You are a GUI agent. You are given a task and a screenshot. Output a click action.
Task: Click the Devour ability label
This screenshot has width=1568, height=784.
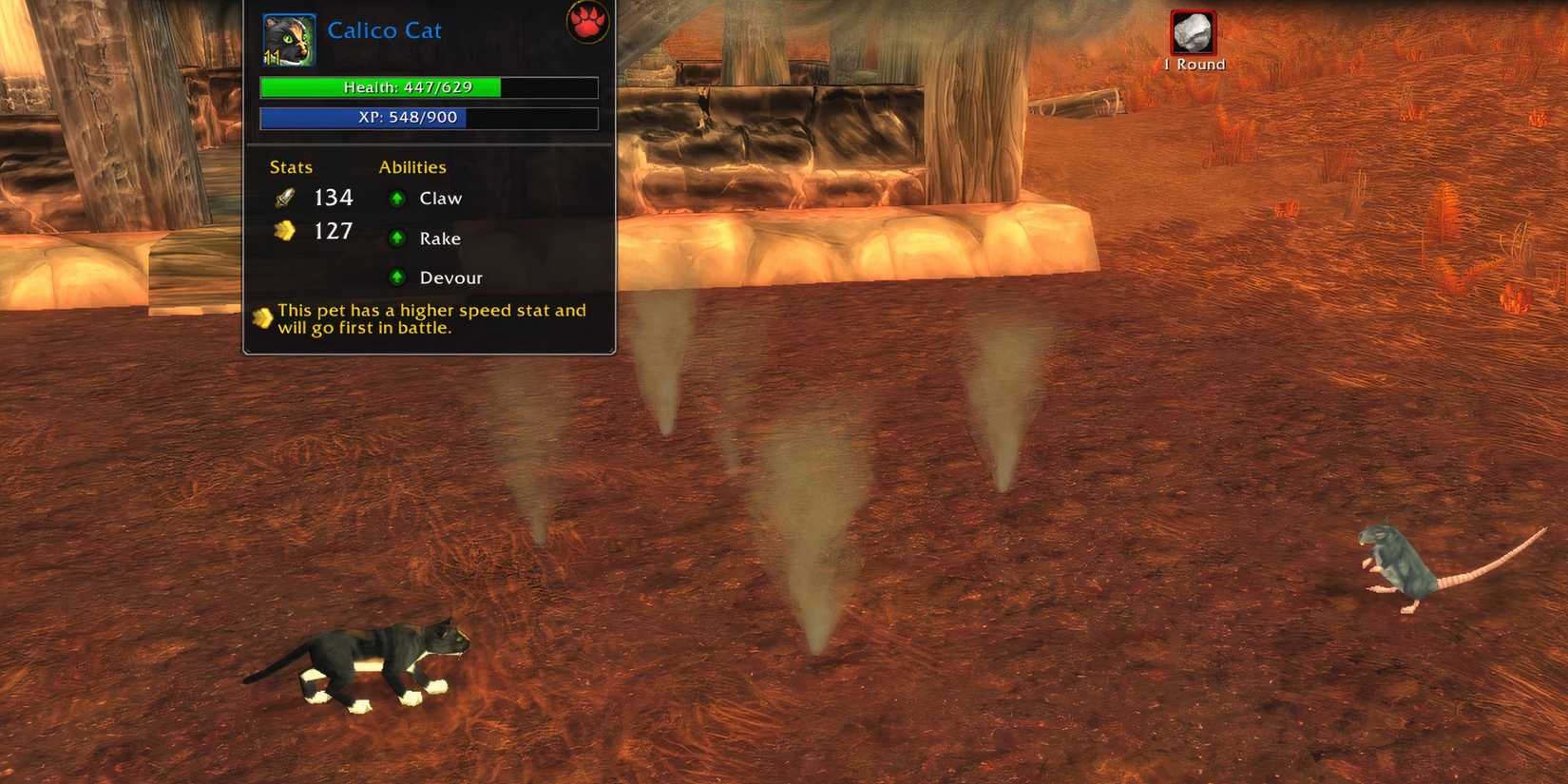point(450,277)
